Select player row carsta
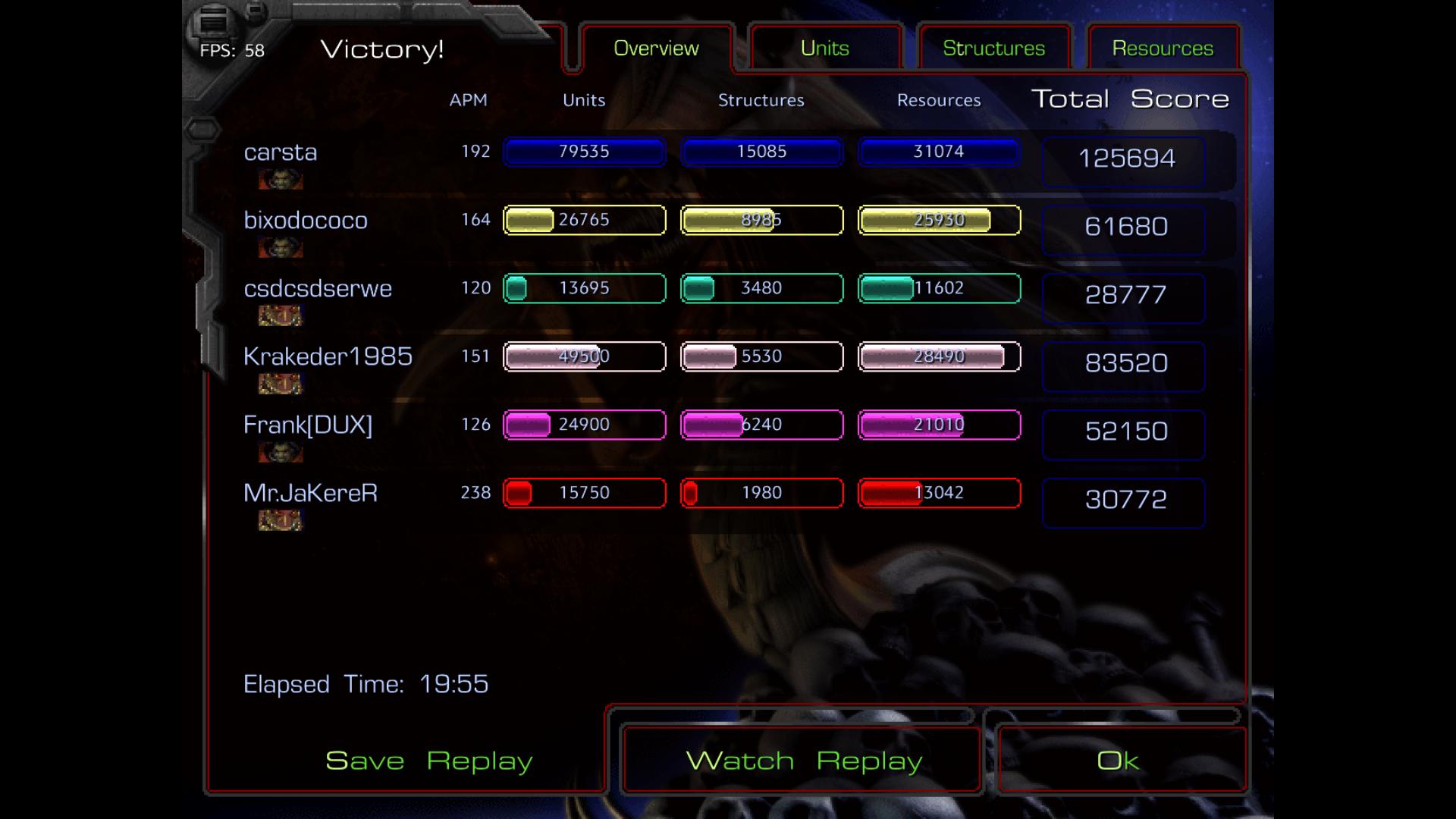Image resolution: width=1456 pixels, height=819 pixels. click(281, 152)
